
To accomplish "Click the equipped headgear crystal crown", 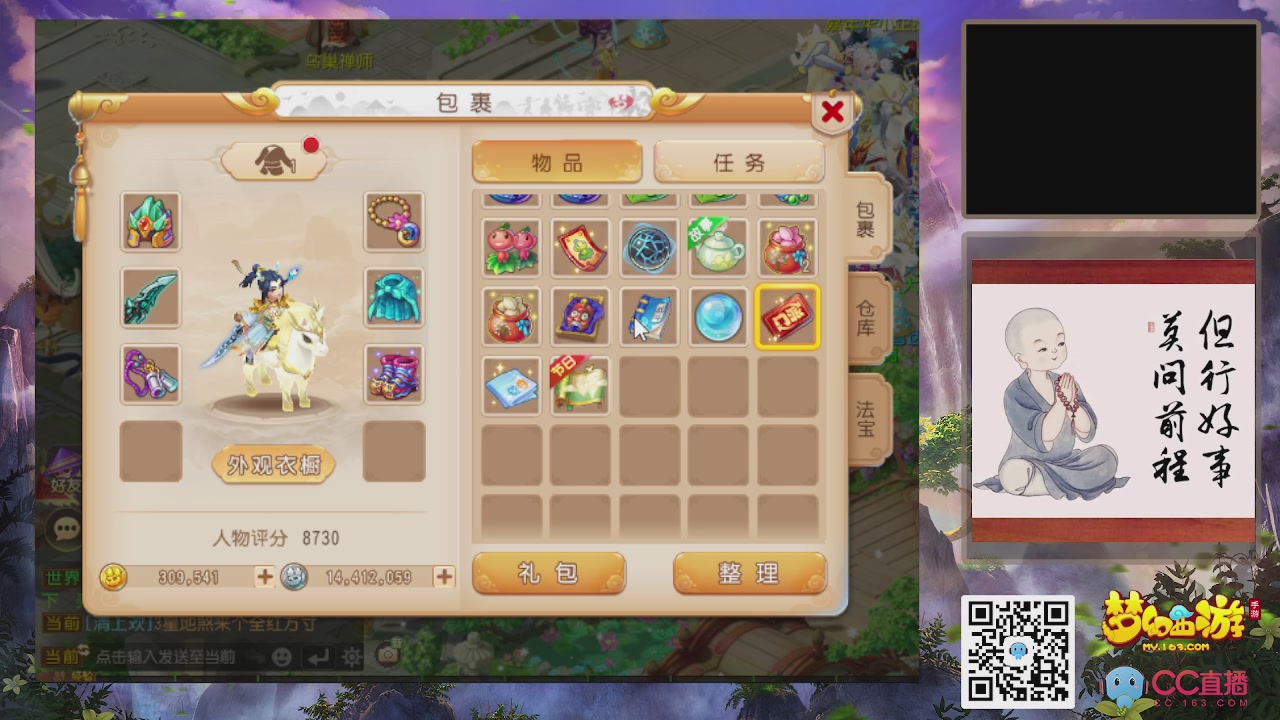I will point(150,221).
